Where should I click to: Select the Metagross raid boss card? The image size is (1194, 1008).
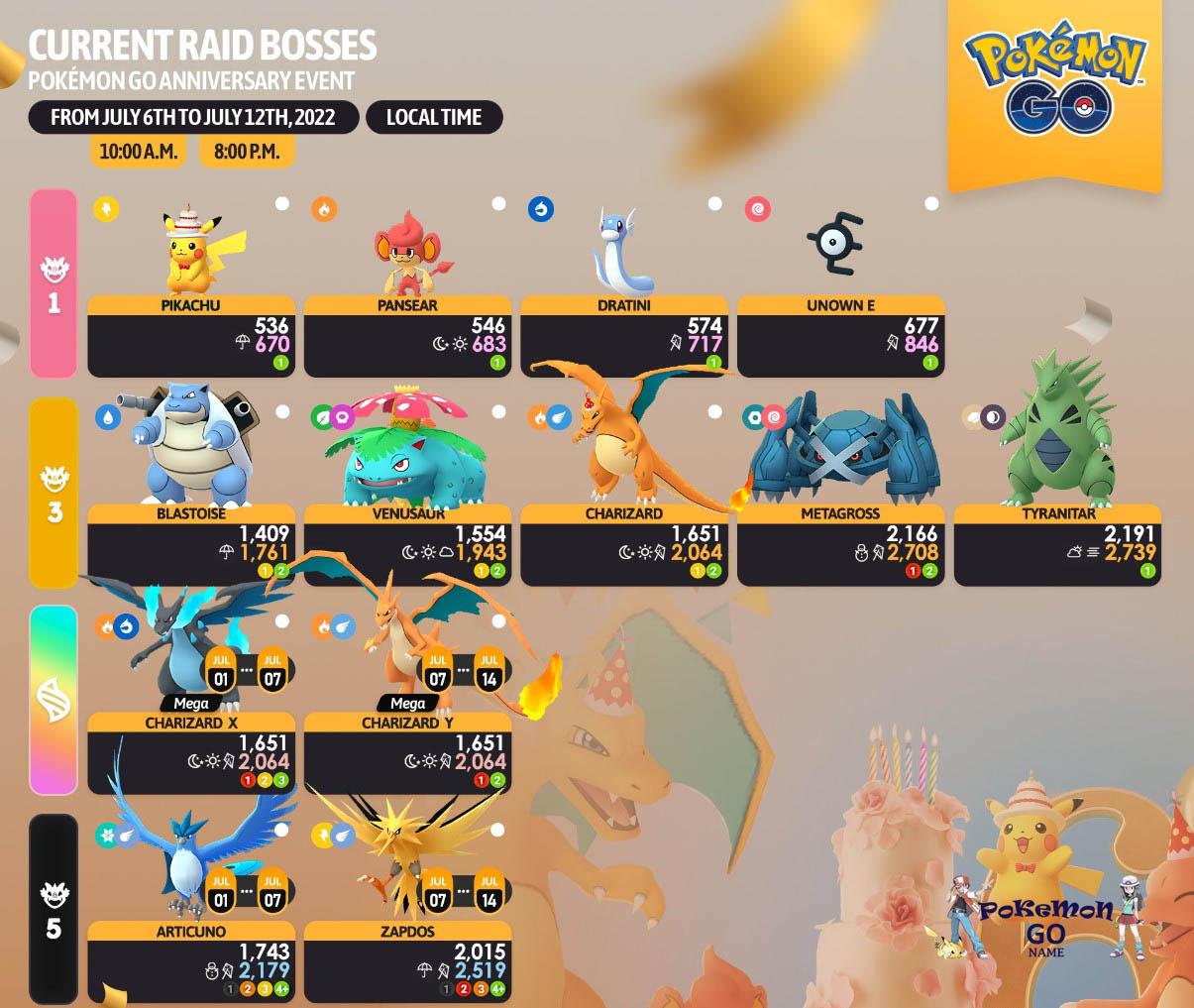click(840, 544)
